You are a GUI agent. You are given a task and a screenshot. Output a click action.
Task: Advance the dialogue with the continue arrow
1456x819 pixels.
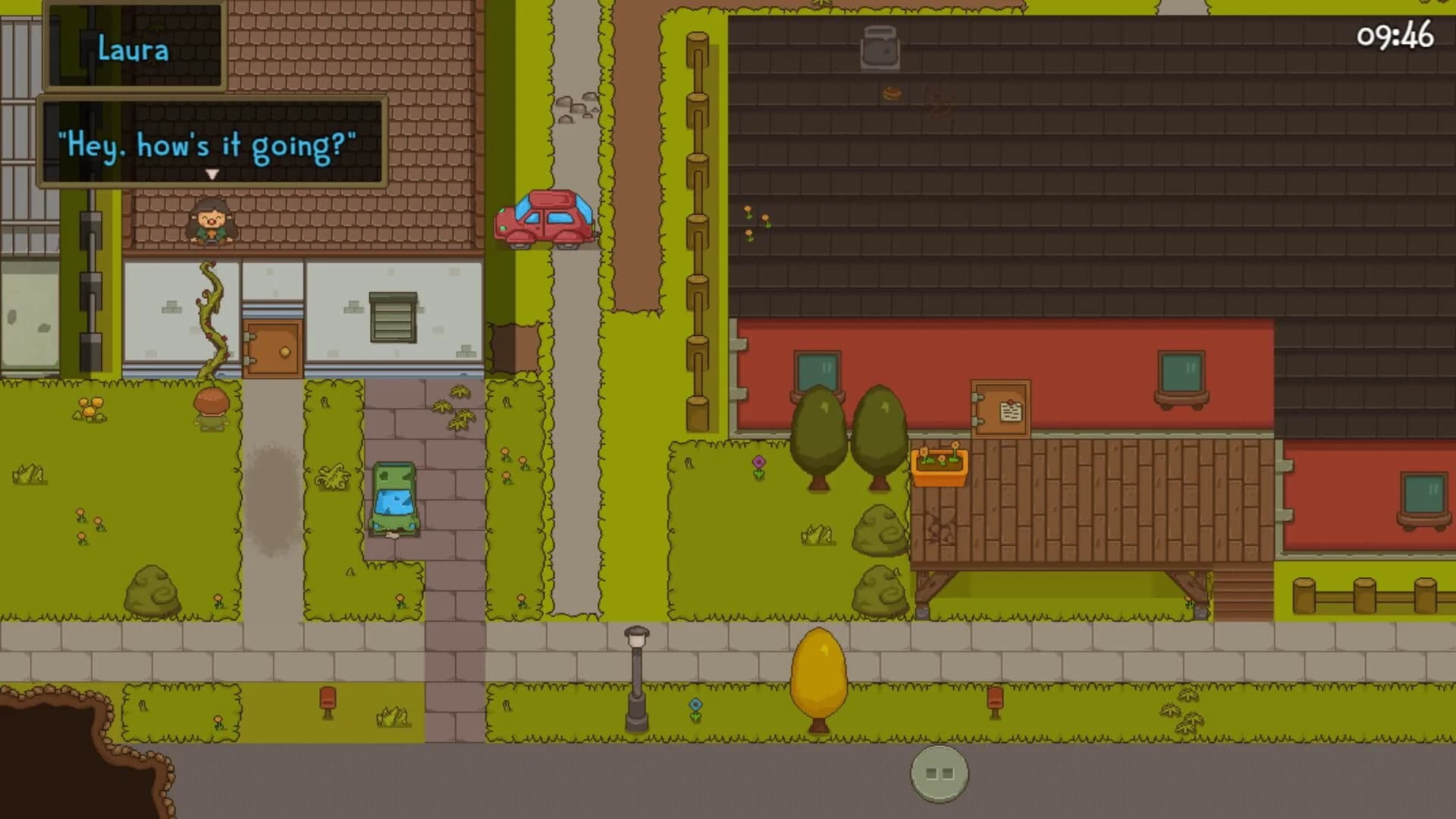click(x=212, y=174)
